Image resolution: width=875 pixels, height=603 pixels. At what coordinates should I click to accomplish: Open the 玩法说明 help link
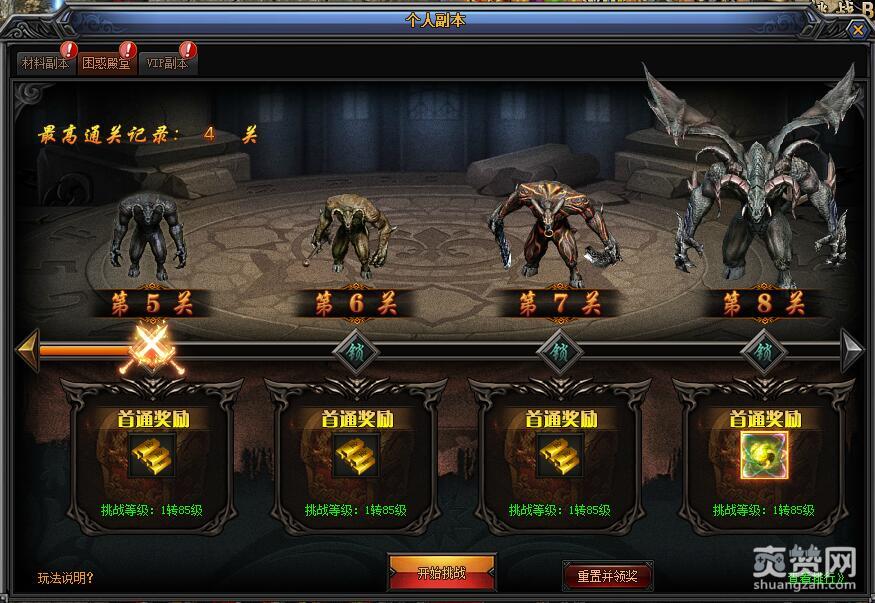click(x=66, y=577)
